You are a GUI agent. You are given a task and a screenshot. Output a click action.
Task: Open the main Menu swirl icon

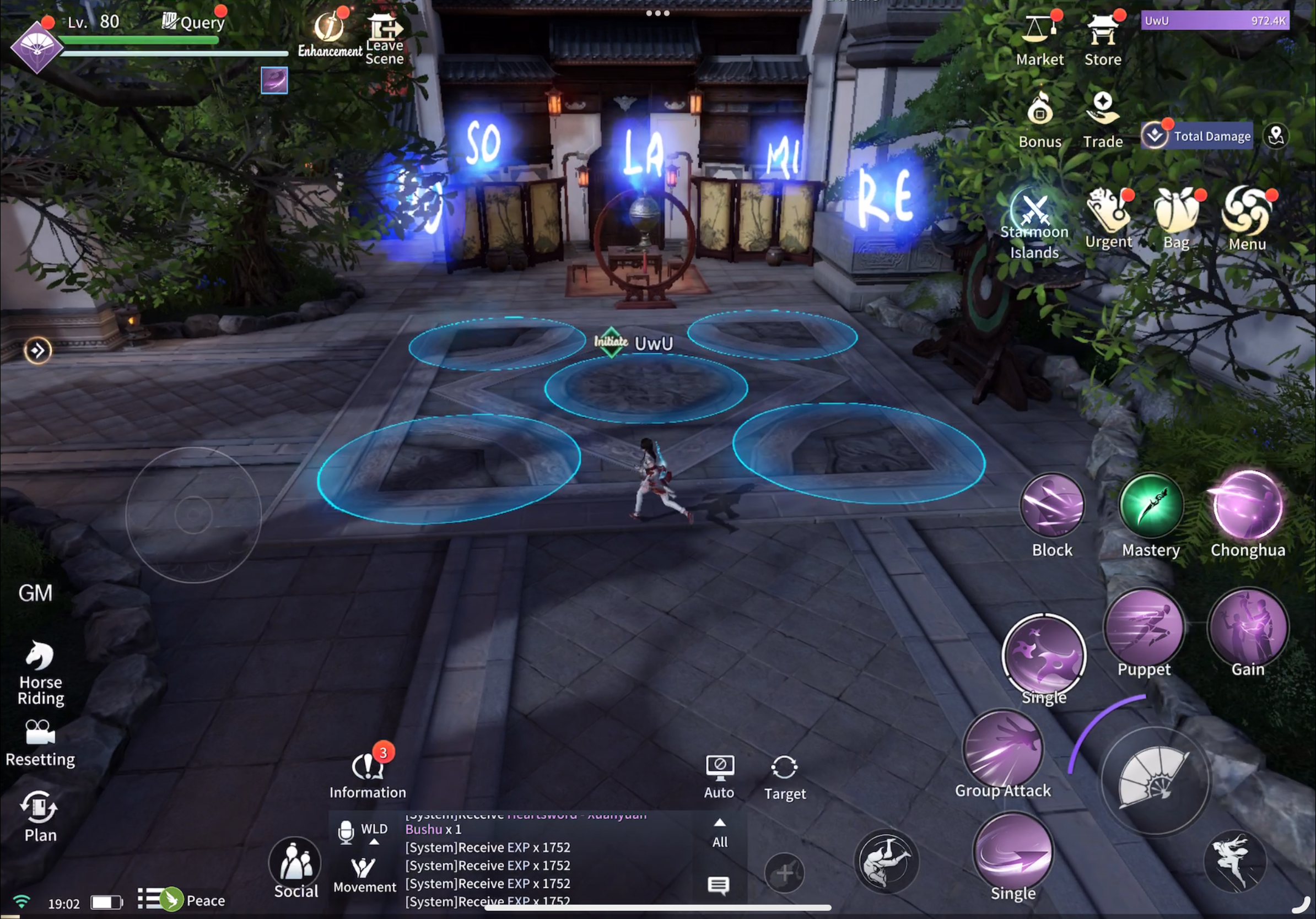click(x=1247, y=218)
